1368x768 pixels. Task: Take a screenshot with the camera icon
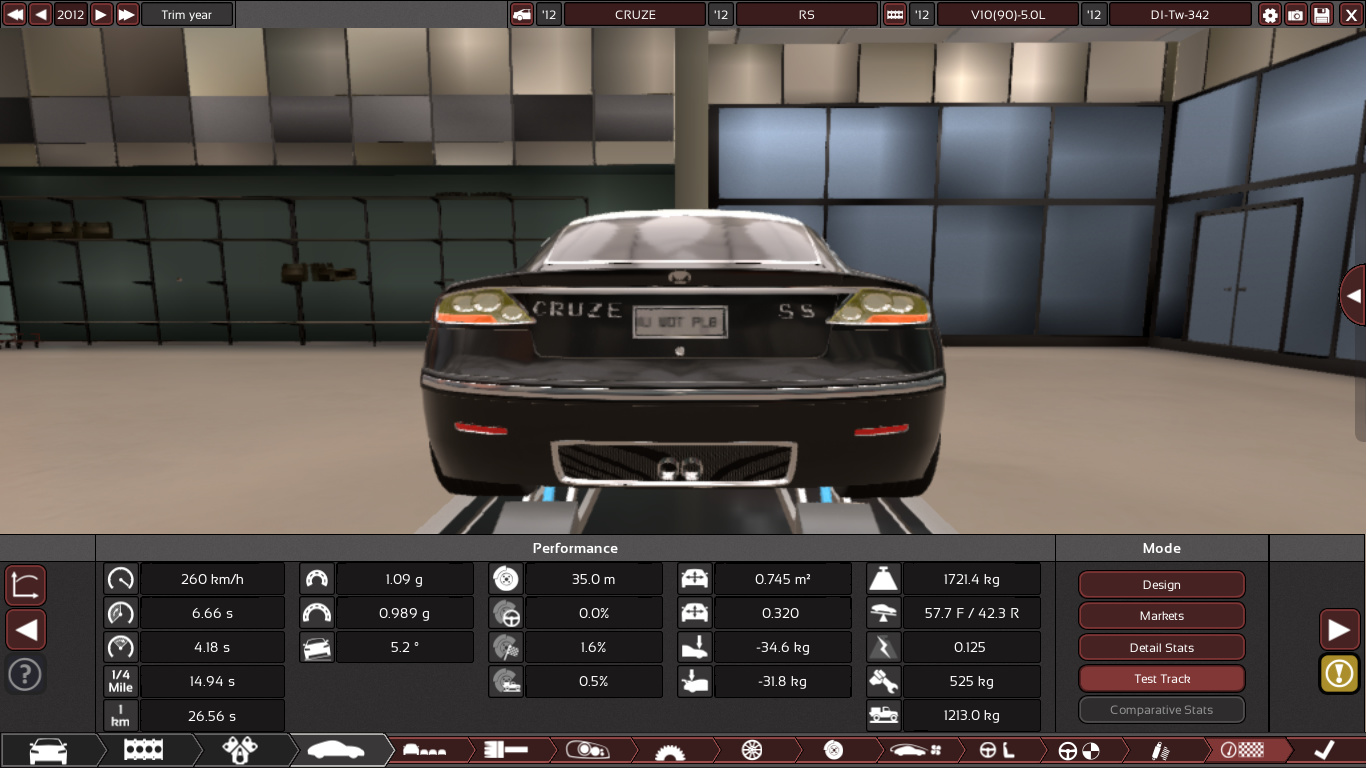[x=1296, y=15]
